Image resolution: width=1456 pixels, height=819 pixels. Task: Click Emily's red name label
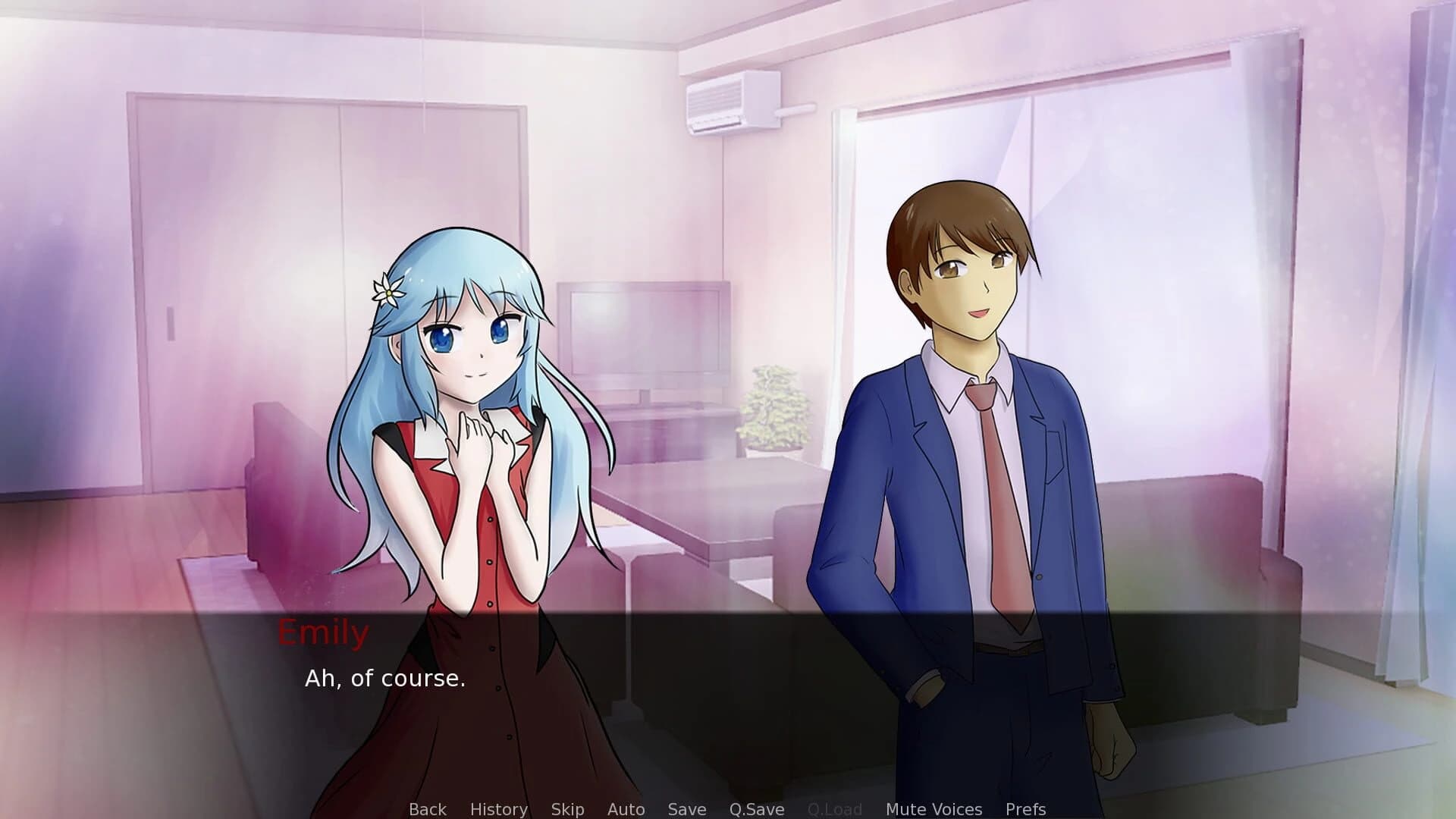pyautogui.click(x=324, y=632)
